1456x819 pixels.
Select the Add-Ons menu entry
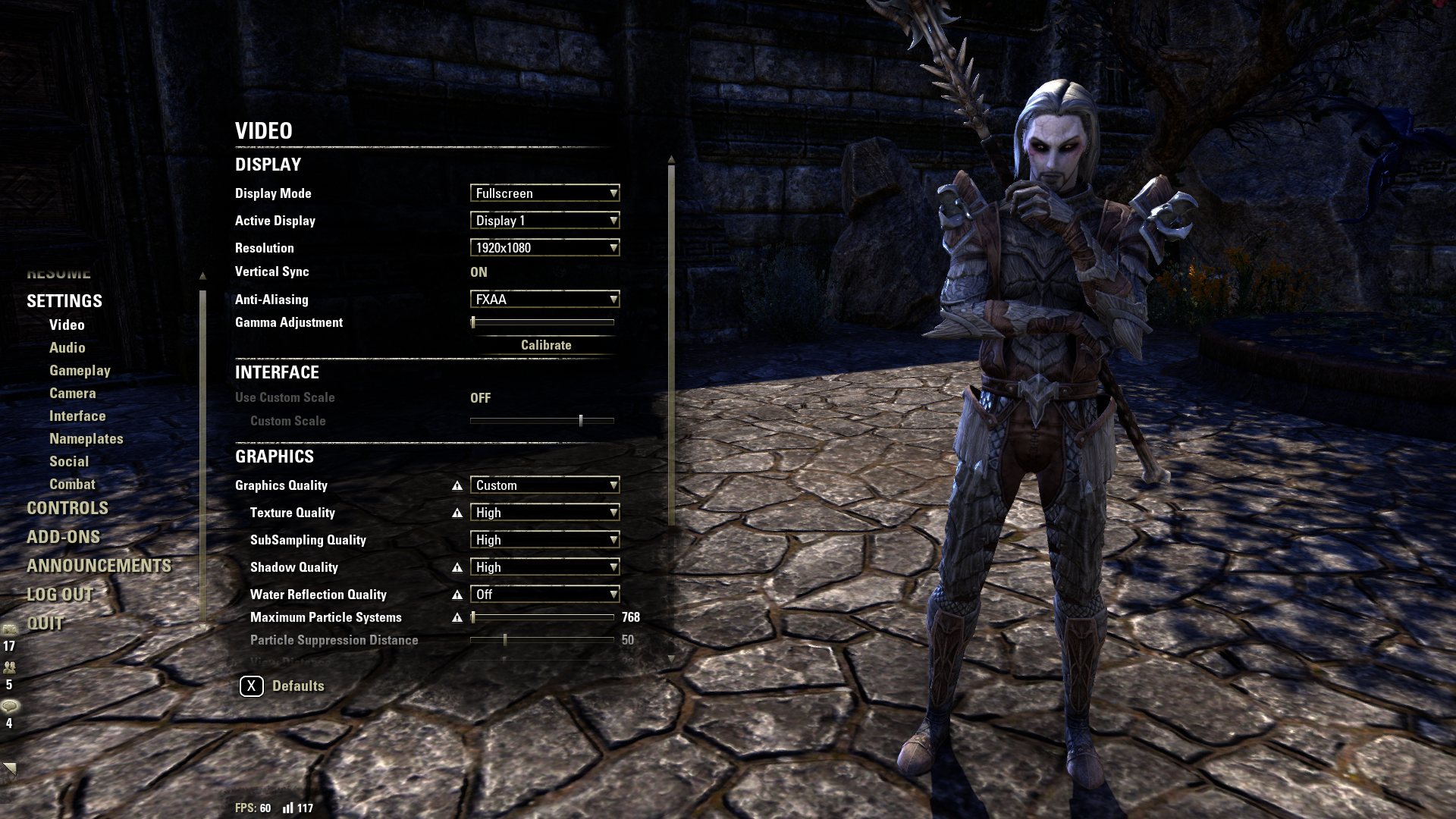(x=63, y=537)
